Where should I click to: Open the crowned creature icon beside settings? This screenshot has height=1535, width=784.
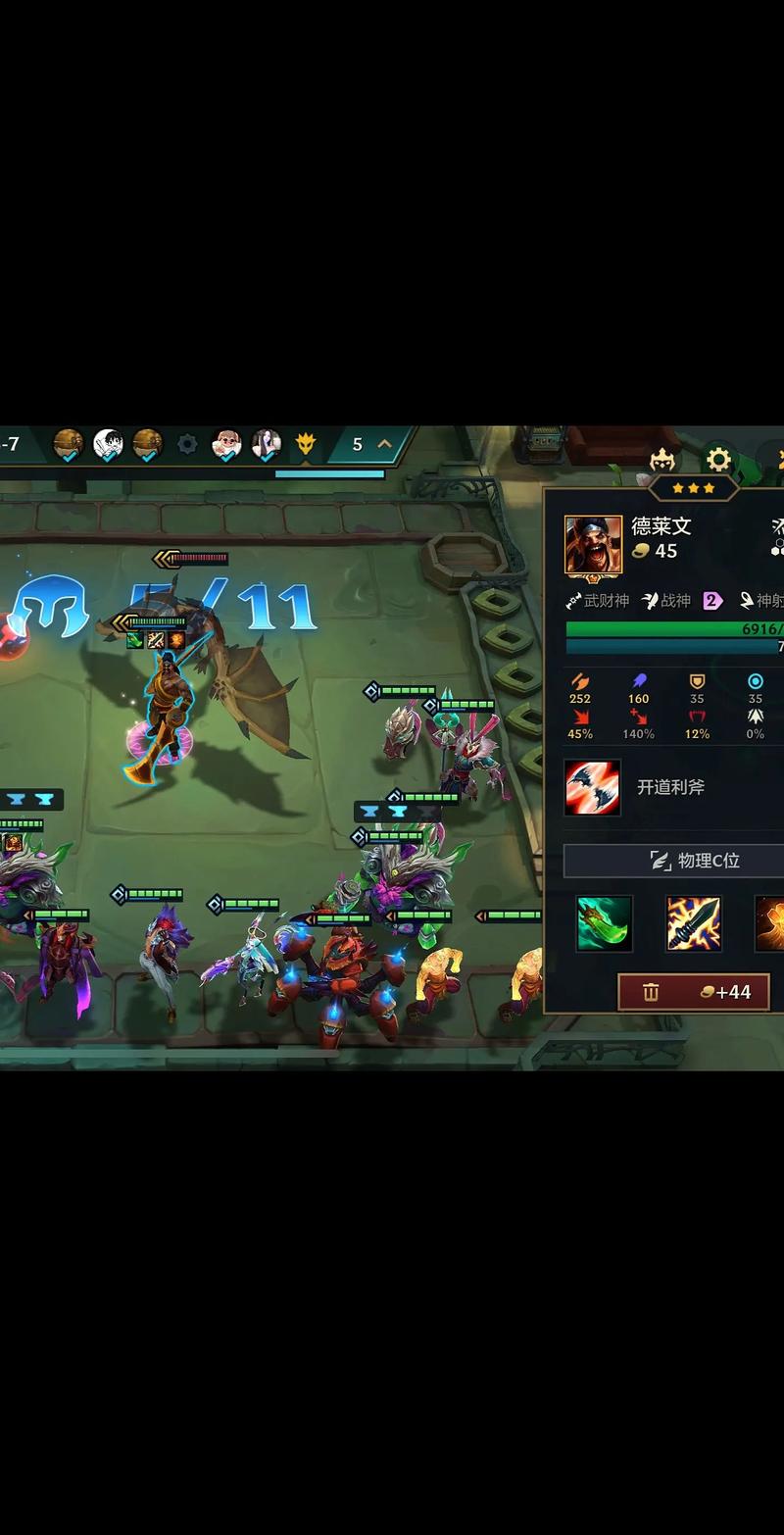[x=663, y=459]
